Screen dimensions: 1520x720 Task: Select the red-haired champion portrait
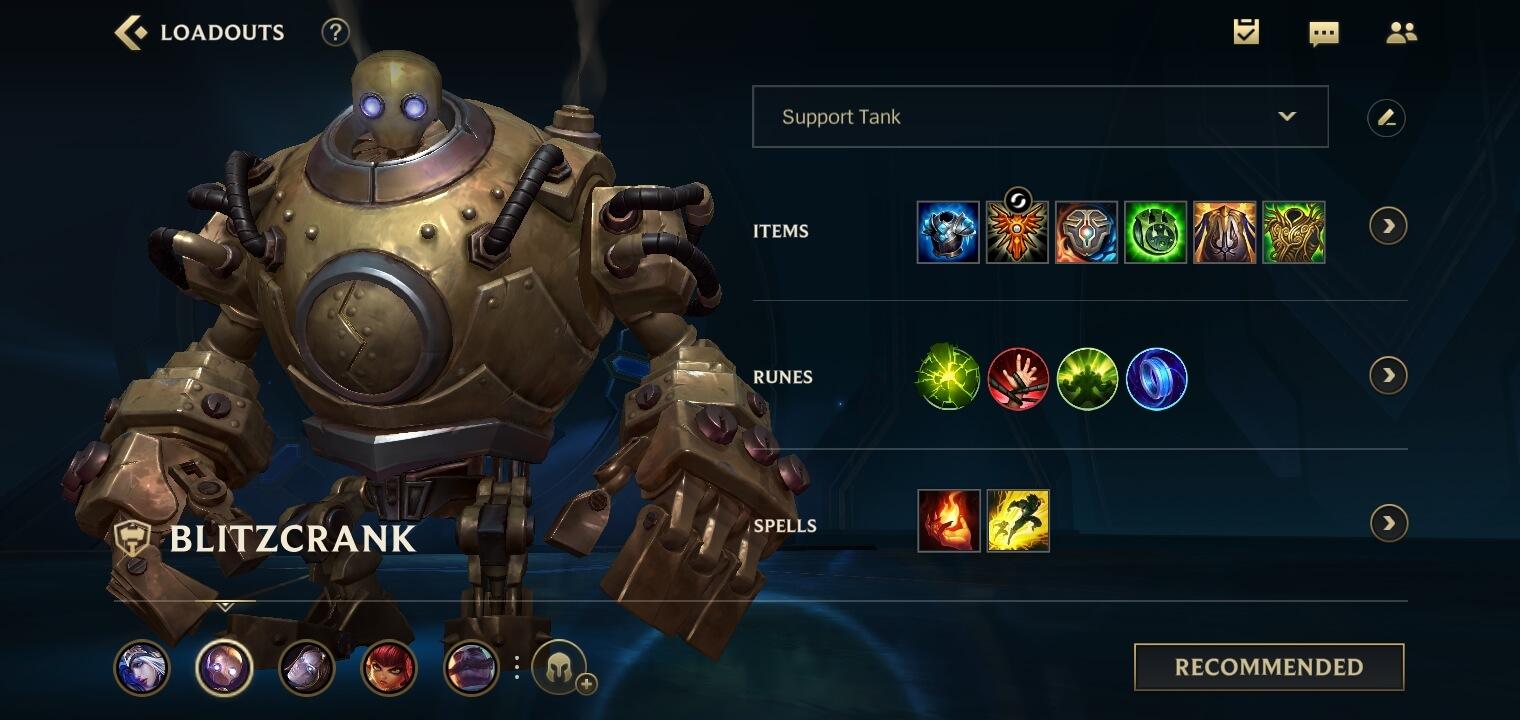[388, 668]
